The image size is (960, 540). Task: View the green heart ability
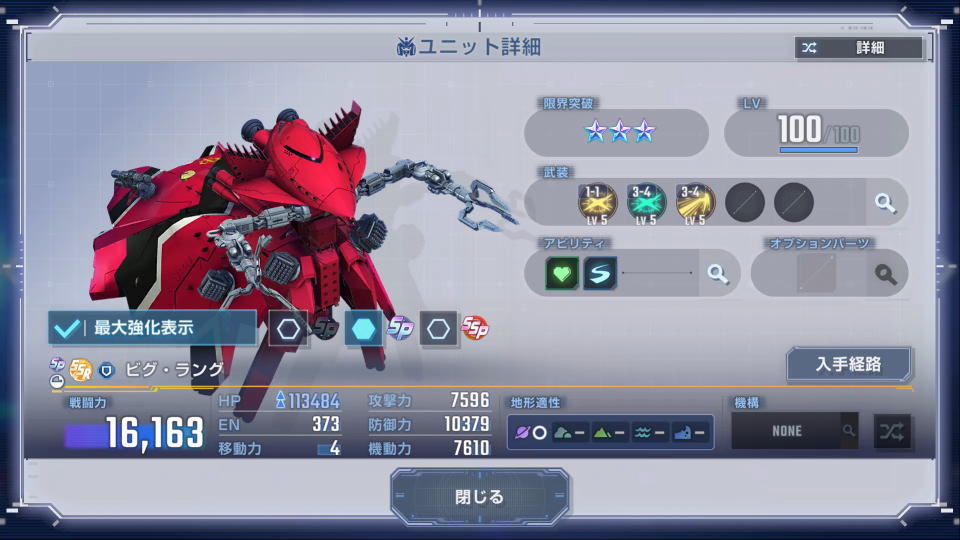(x=562, y=273)
